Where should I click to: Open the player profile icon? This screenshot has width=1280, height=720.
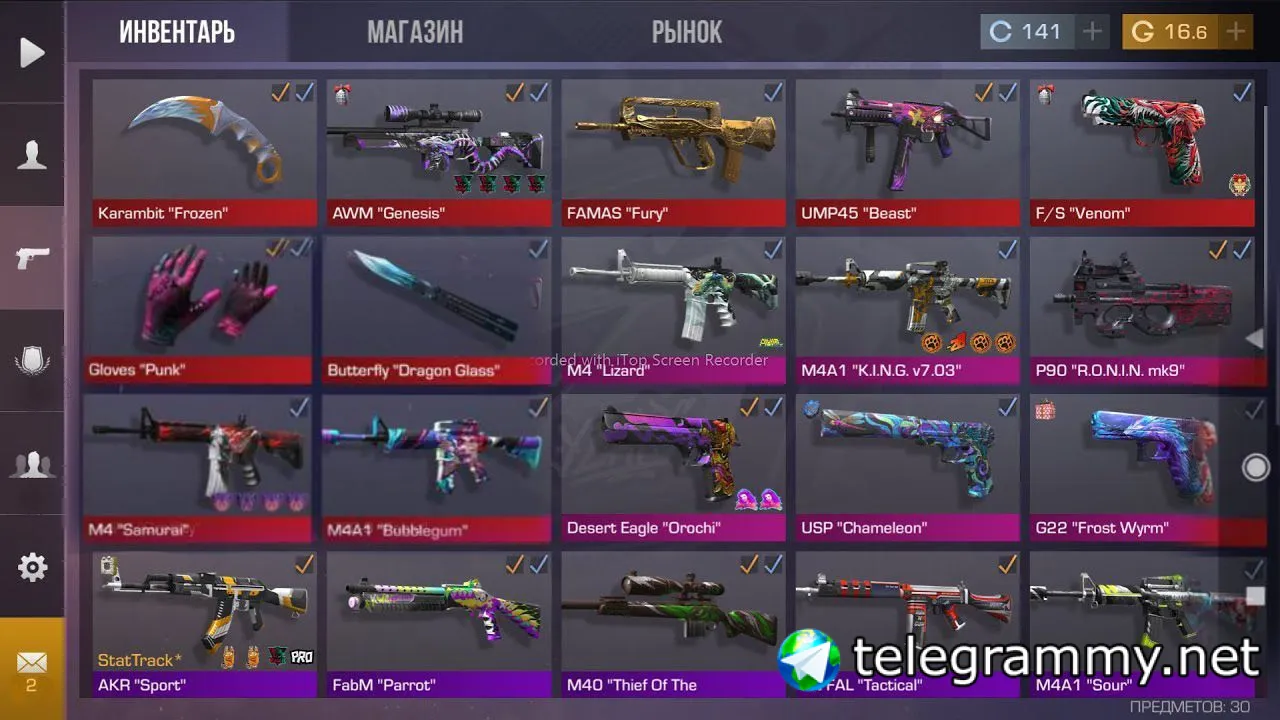pyautogui.click(x=32, y=156)
